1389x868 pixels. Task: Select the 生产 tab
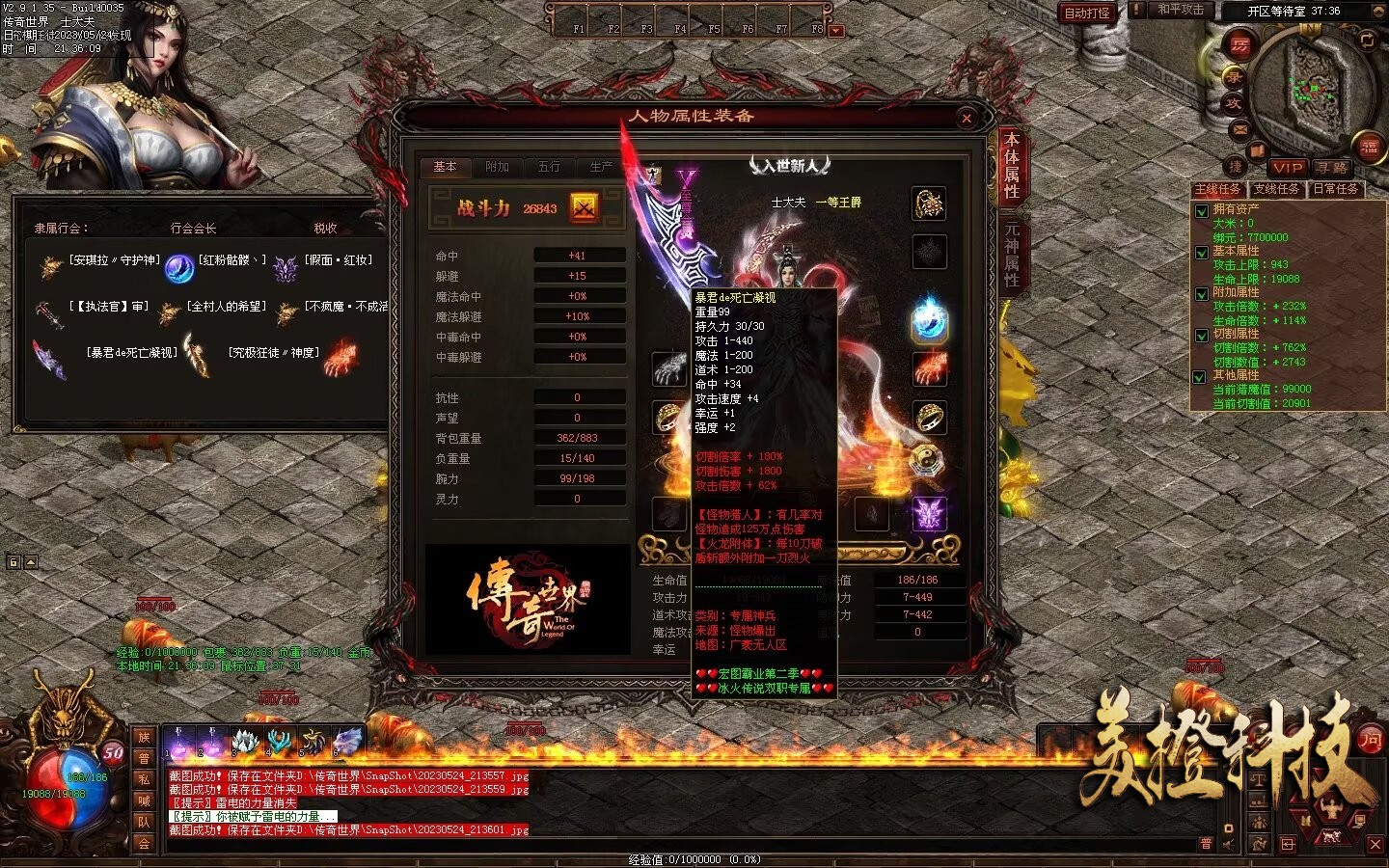(x=601, y=167)
